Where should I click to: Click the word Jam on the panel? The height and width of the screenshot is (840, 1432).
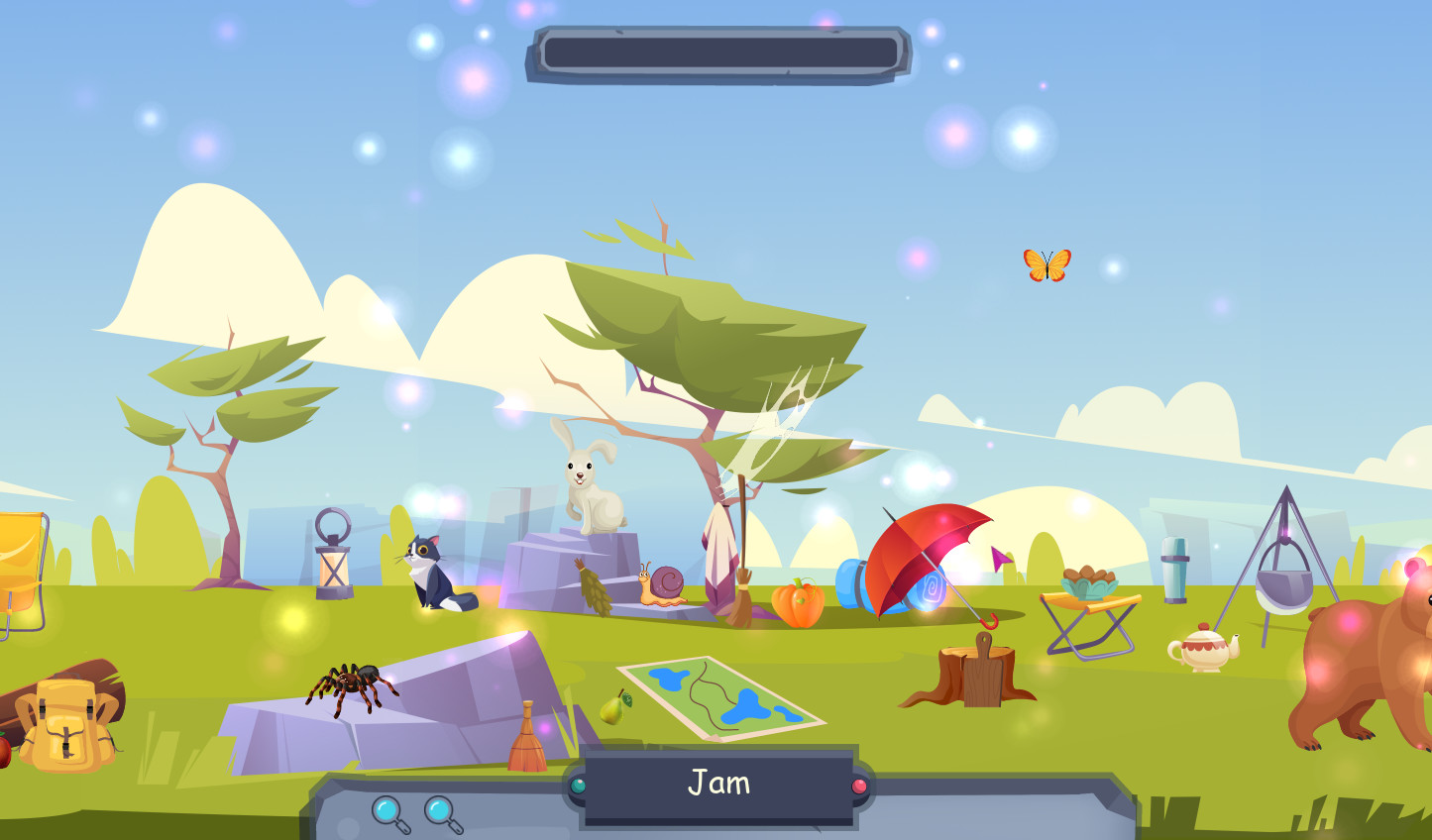tap(718, 783)
